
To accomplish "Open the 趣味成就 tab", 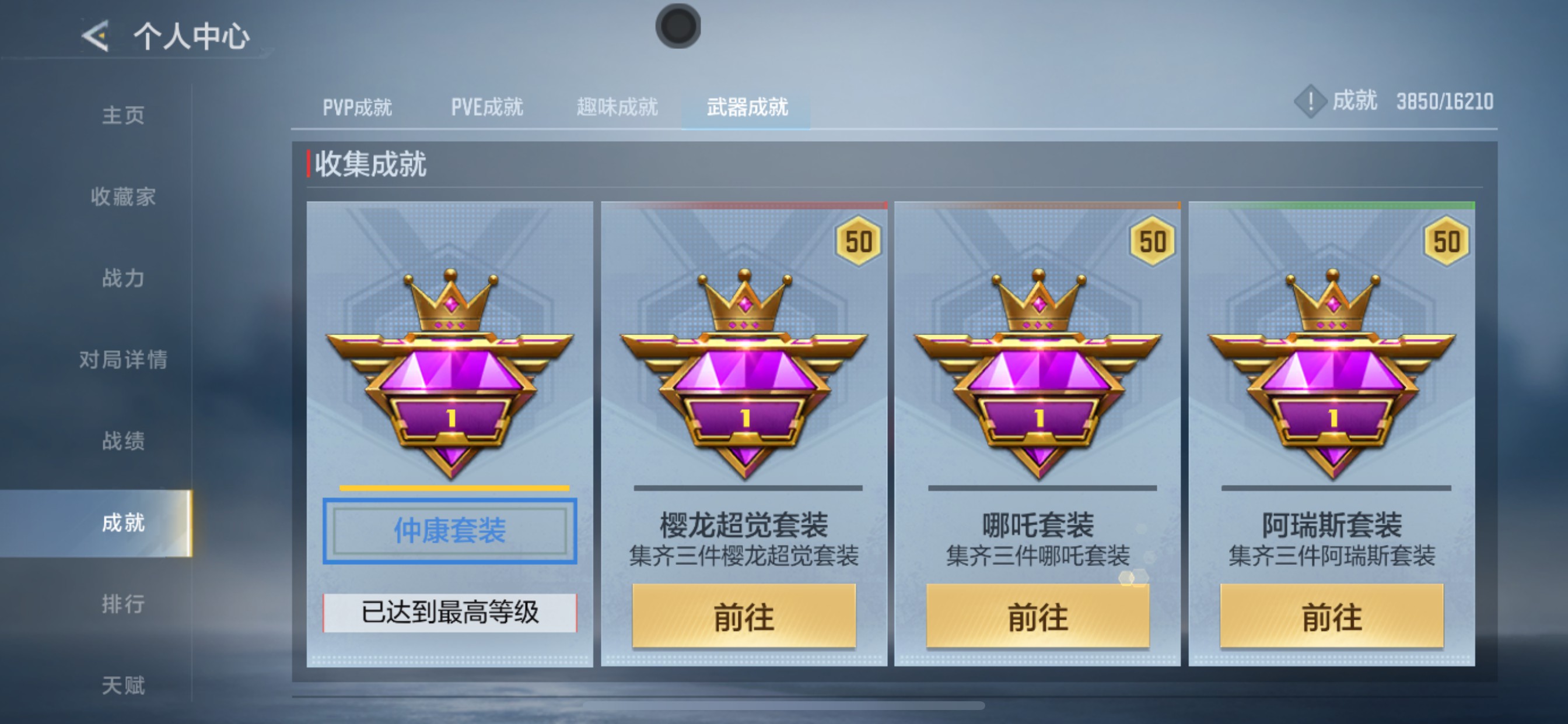I will pos(616,107).
